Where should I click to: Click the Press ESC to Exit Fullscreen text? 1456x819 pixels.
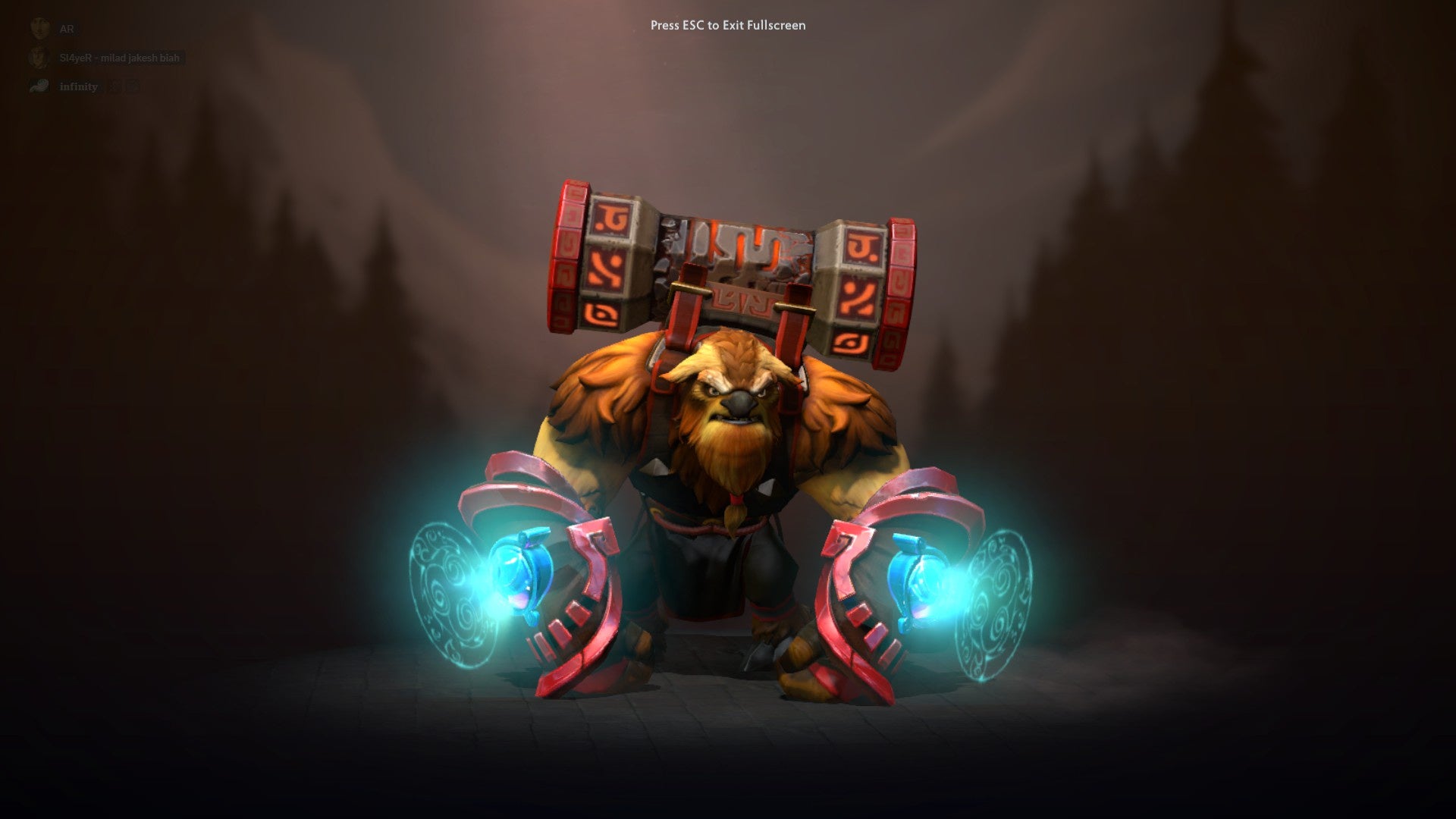coord(726,25)
